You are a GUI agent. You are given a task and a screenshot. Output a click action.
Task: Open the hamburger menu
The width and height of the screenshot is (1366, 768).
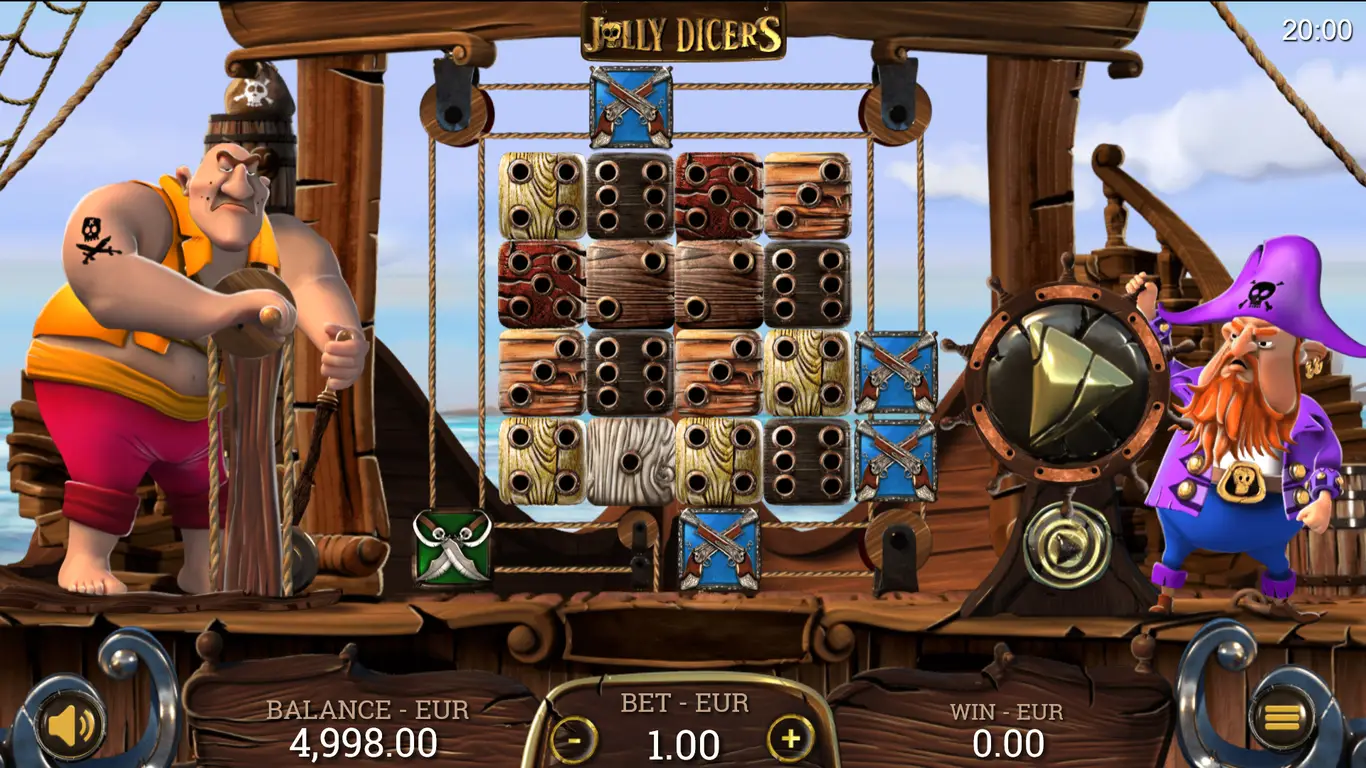coord(1282,716)
